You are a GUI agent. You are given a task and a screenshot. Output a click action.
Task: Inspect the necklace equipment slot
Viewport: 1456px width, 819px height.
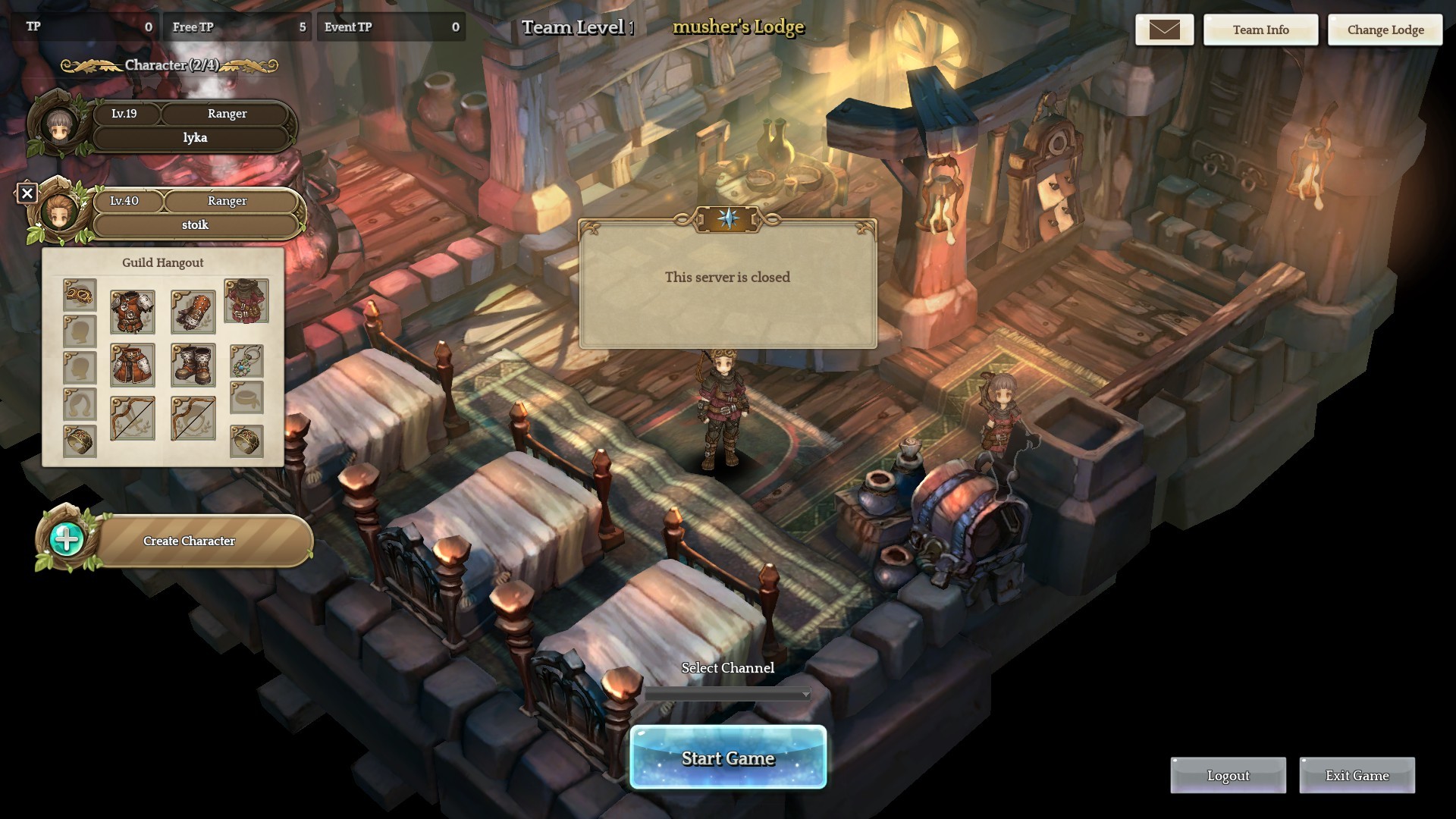tap(246, 361)
